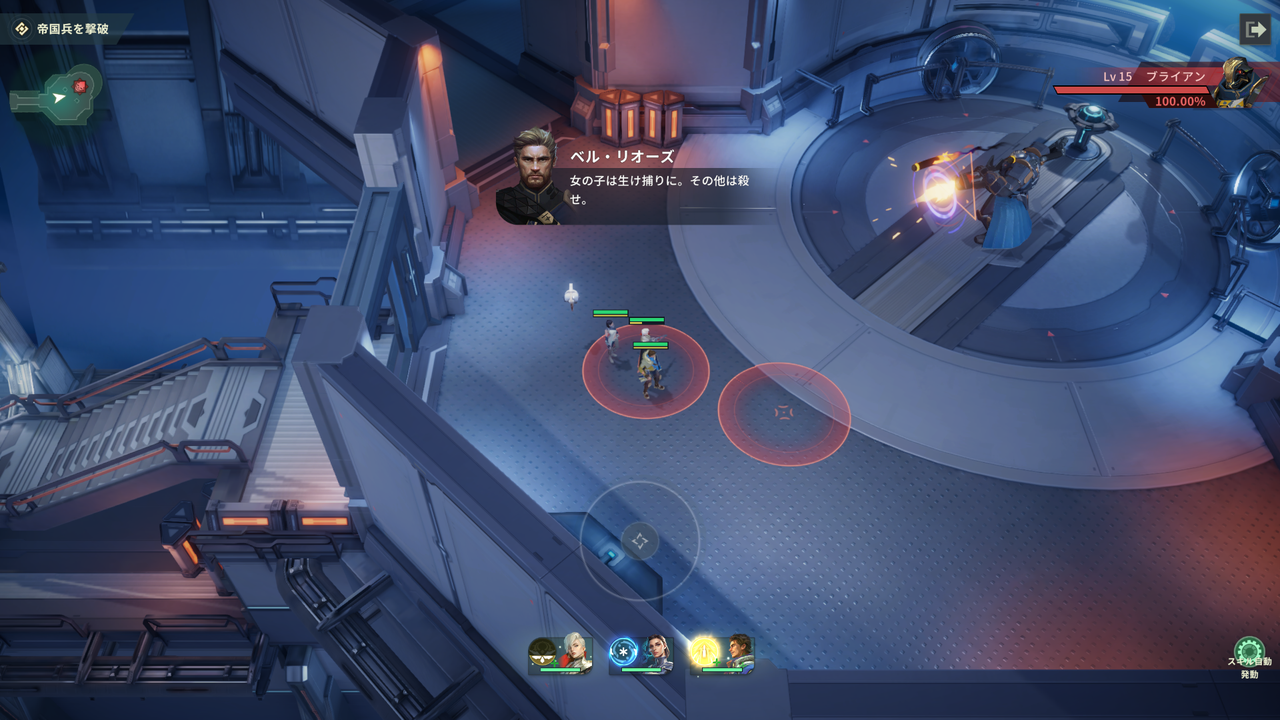The height and width of the screenshot is (720, 1280).
Task: Tap the virtual joystick center
Action: pyautogui.click(x=640, y=541)
